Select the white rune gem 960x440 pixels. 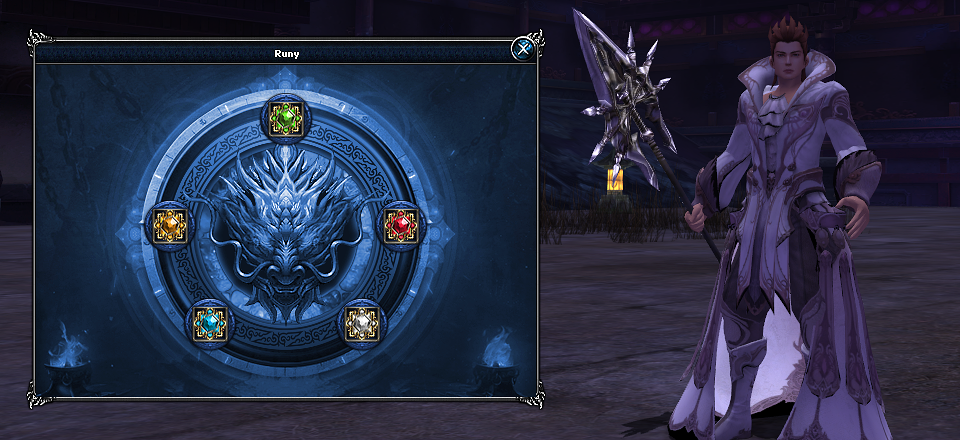363,323
